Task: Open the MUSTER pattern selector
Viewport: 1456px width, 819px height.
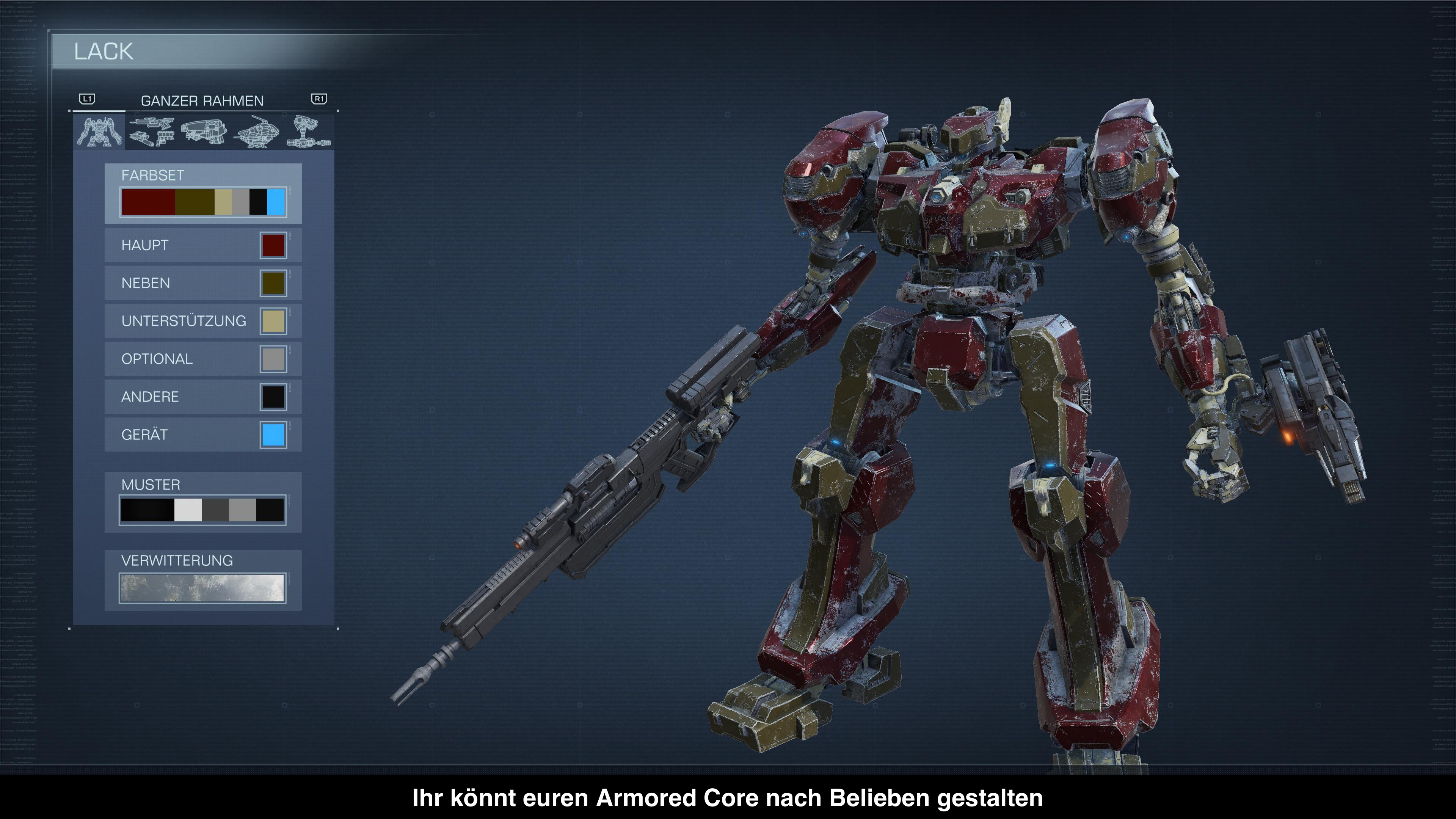Action: tap(203, 509)
